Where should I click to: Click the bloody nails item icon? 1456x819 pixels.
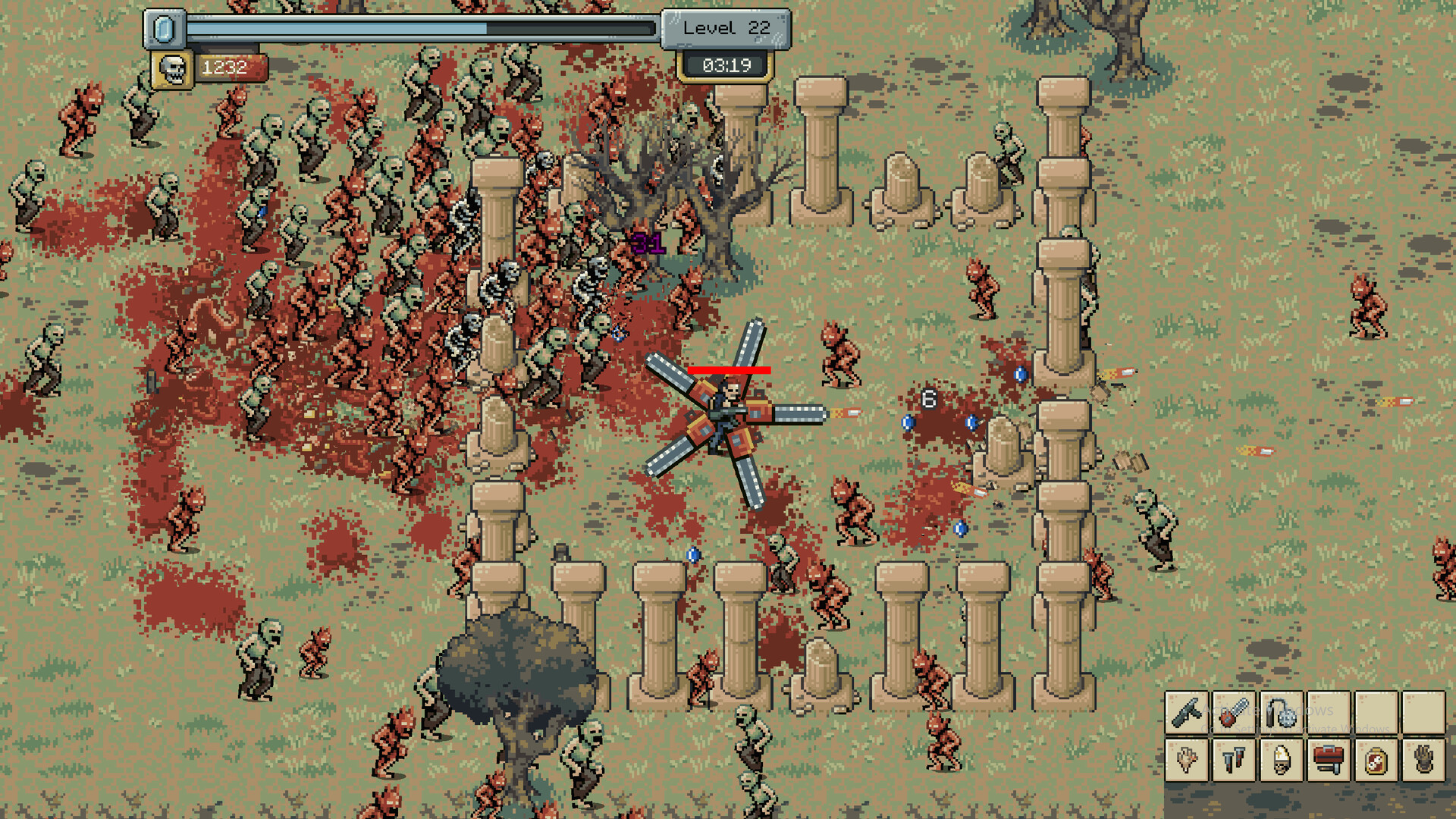pyautogui.click(x=1234, y=760)
